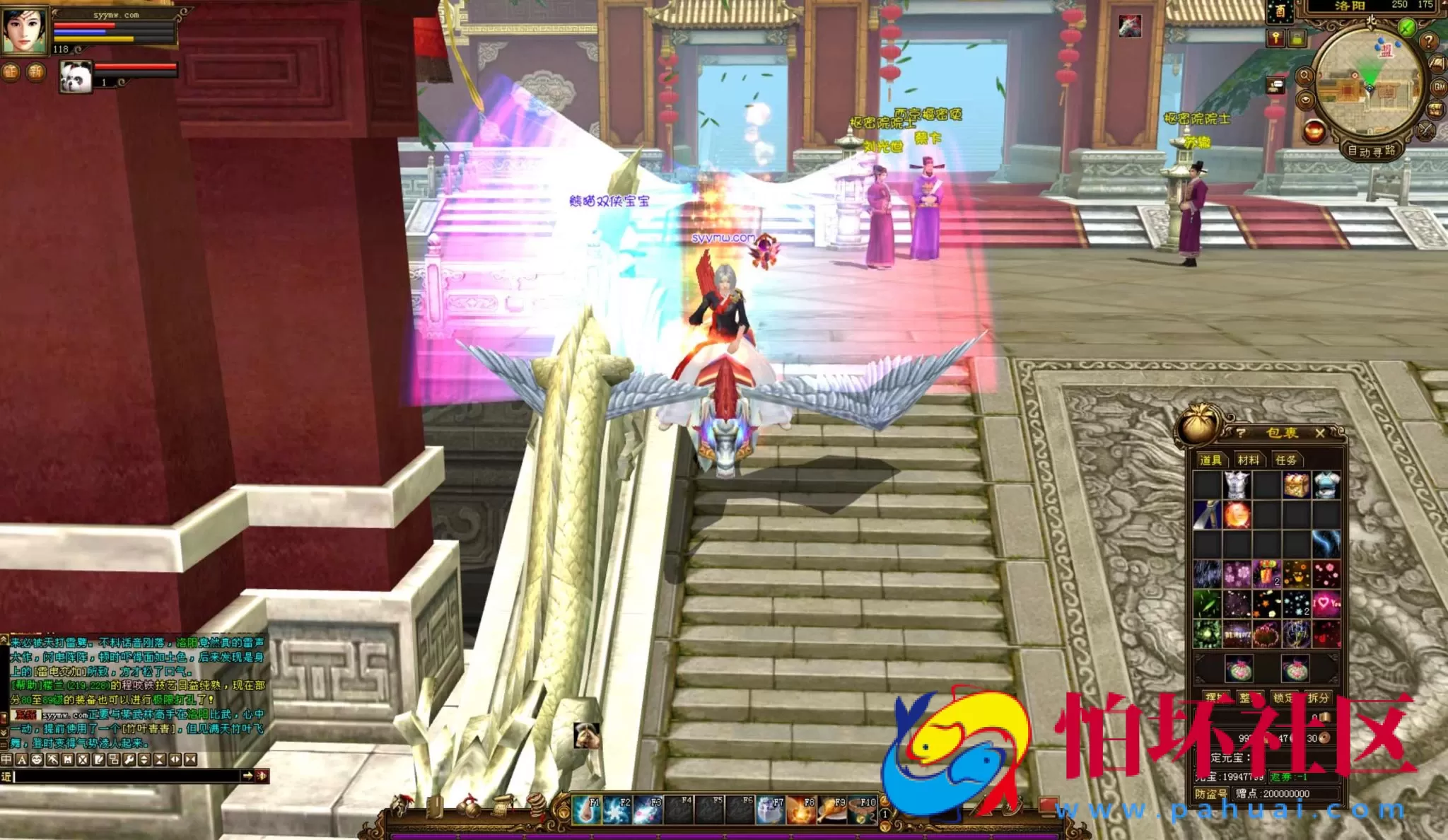Click inside the chat input field
Viewport: 1448px width, 840px height.
tap(127, 778)
